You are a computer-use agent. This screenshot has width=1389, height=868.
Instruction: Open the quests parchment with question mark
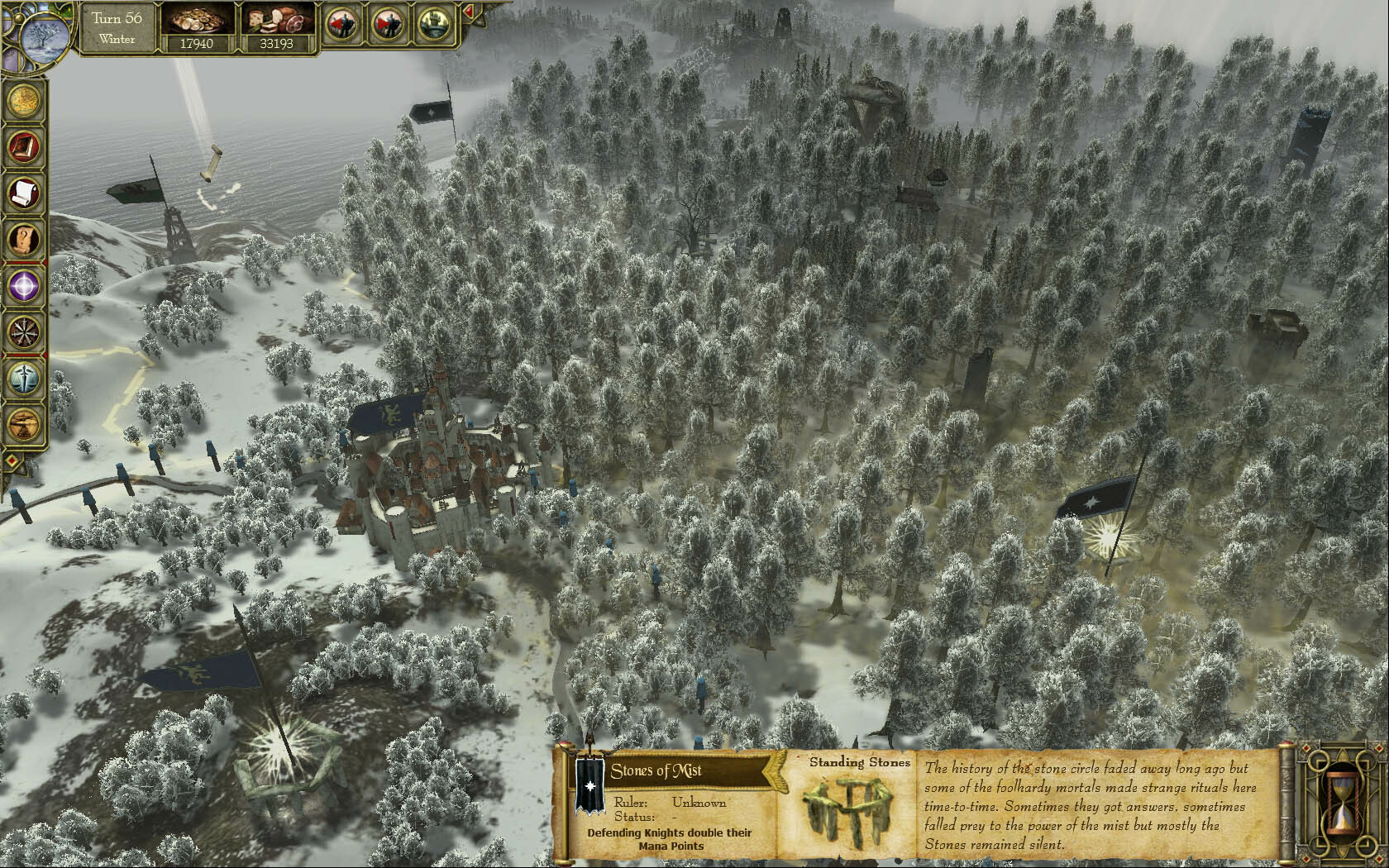coord(23,240)
